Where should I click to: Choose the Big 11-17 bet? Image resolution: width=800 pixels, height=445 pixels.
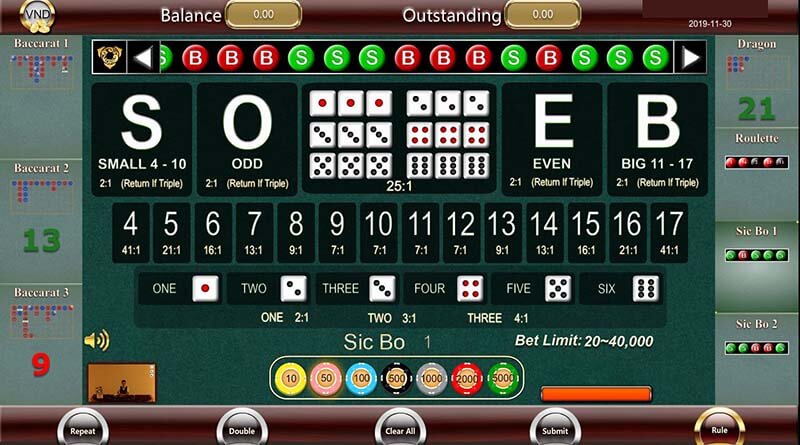tap(658, 139)
